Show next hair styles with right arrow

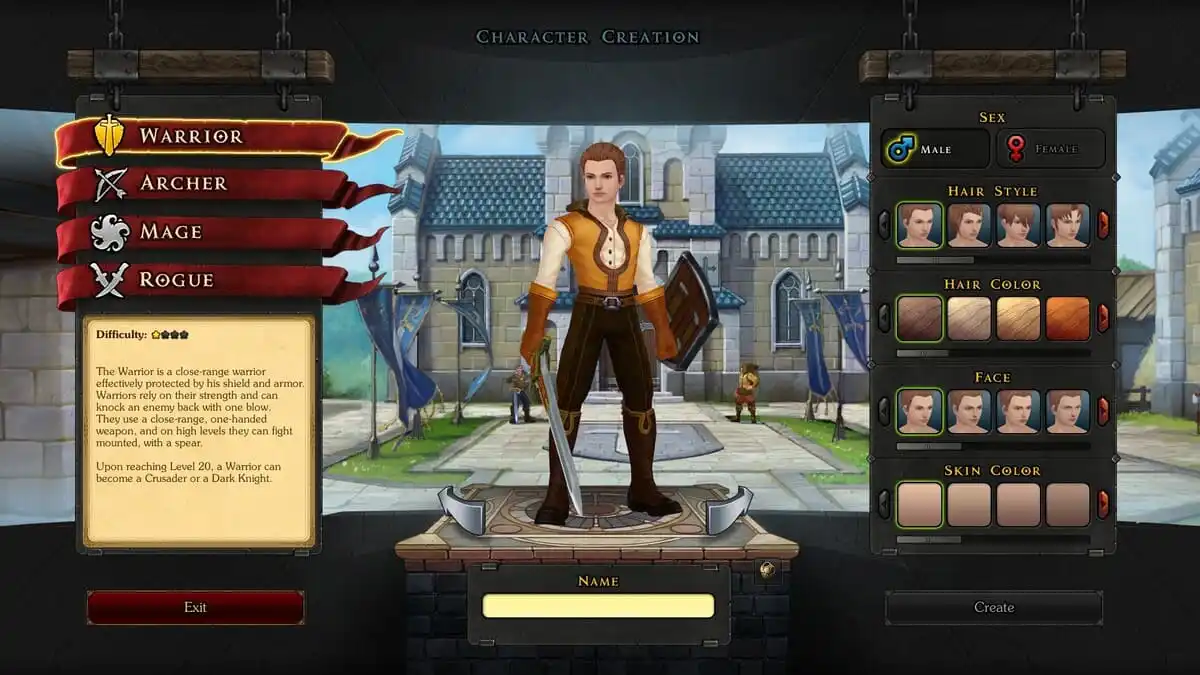click(1103, 225)
